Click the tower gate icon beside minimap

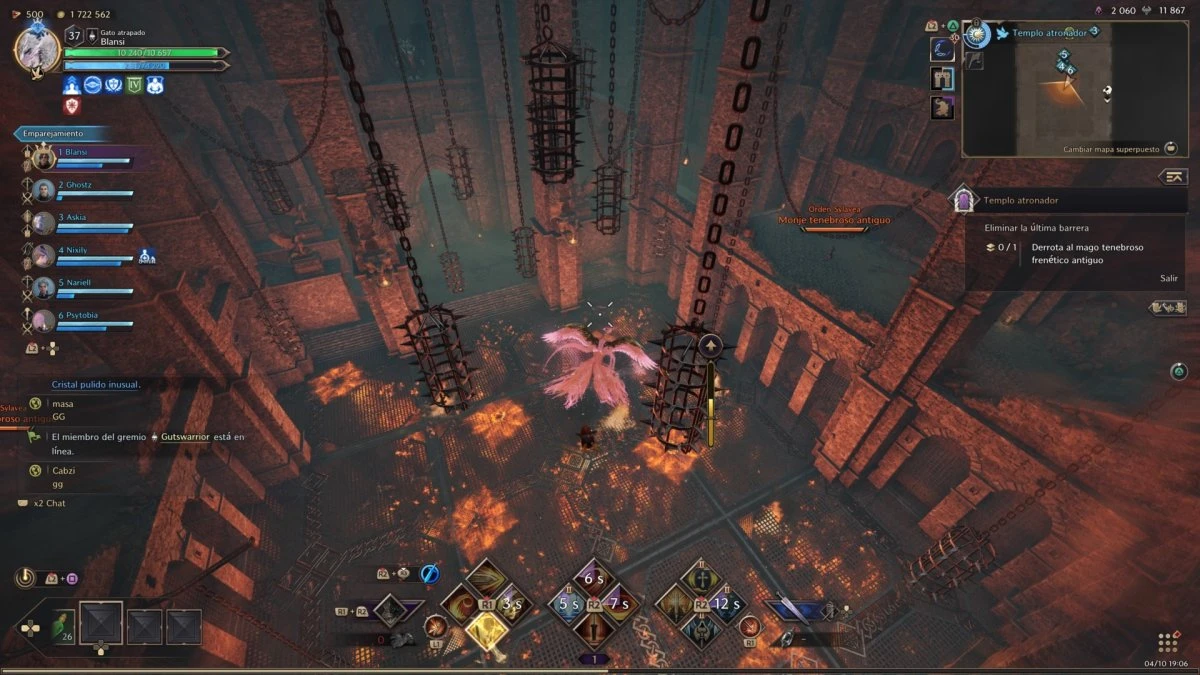[941, 78]
